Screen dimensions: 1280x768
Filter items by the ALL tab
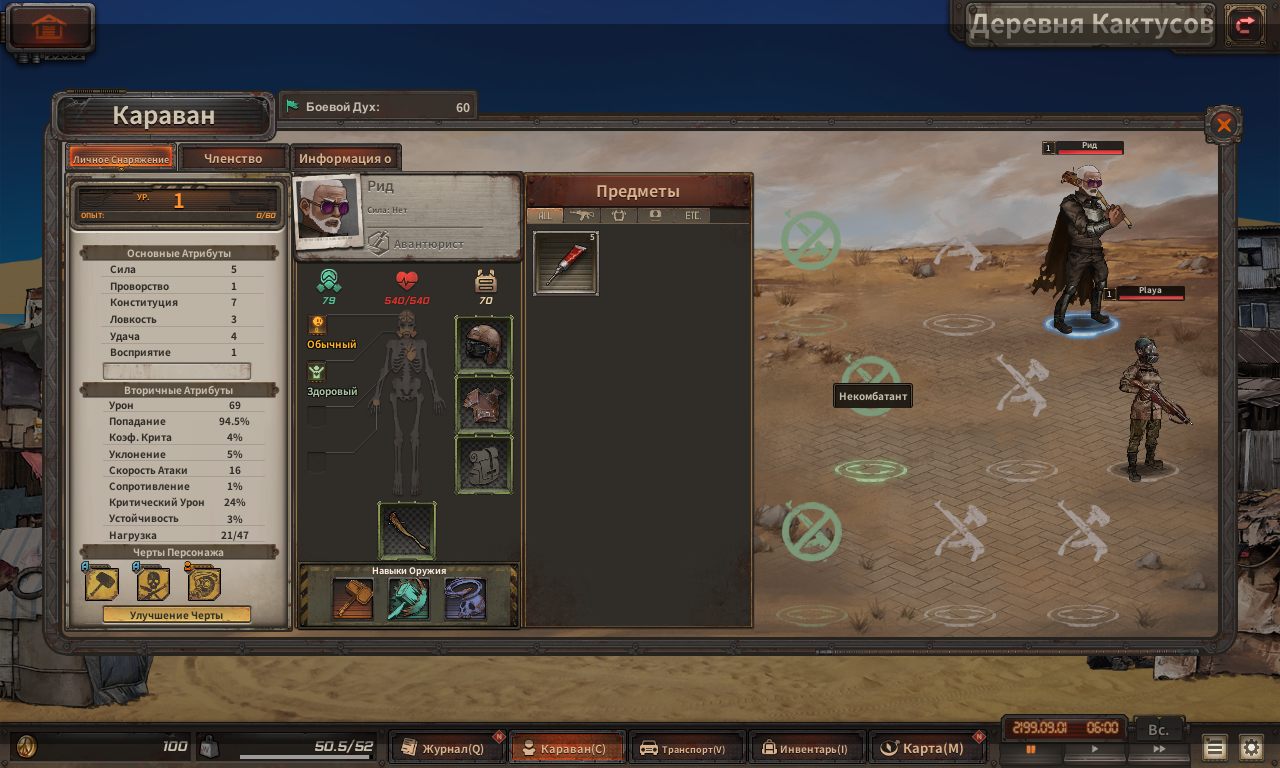pyautogui.click(x=545, y=215)
